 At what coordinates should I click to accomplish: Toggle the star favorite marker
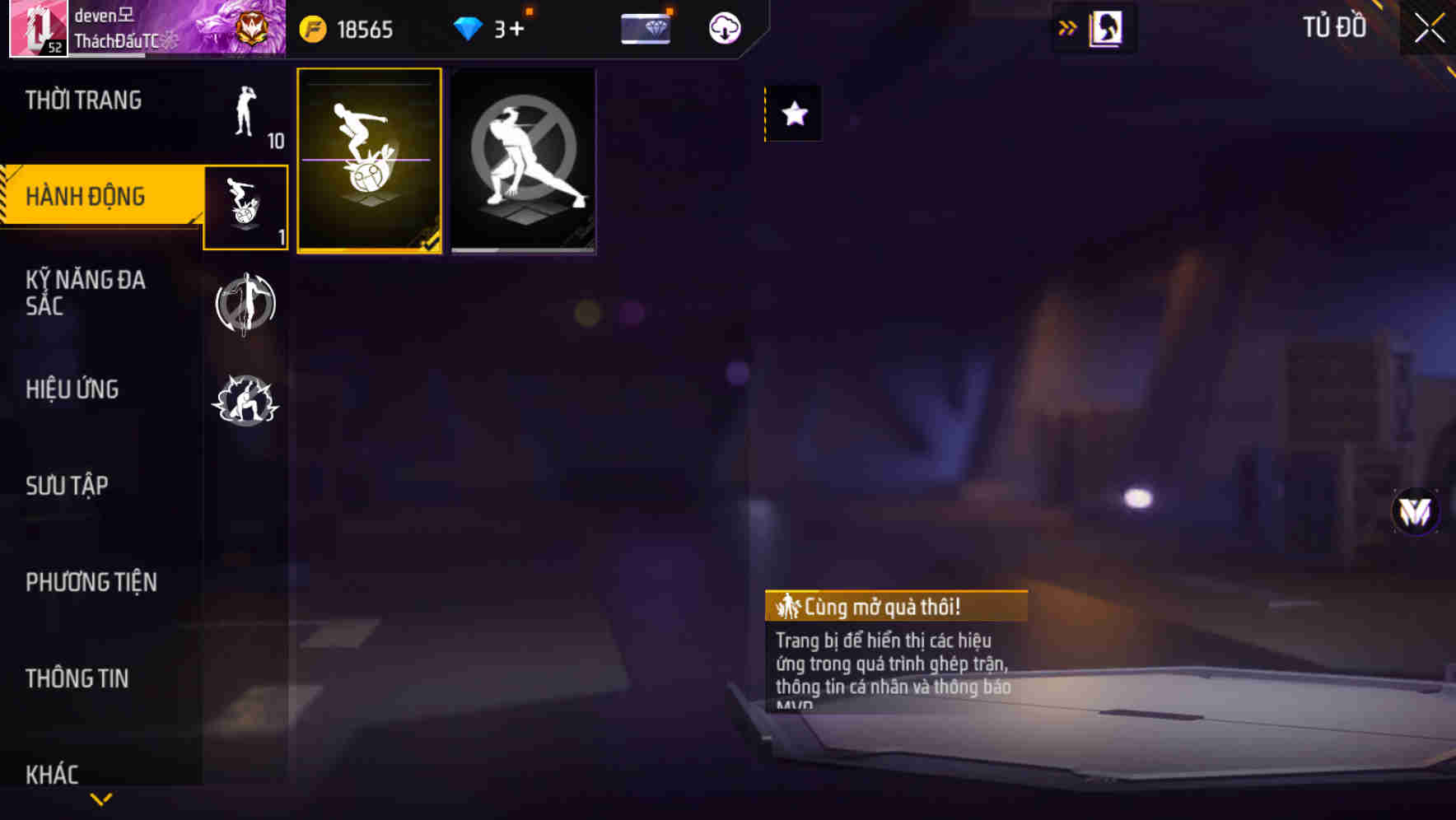793,116
